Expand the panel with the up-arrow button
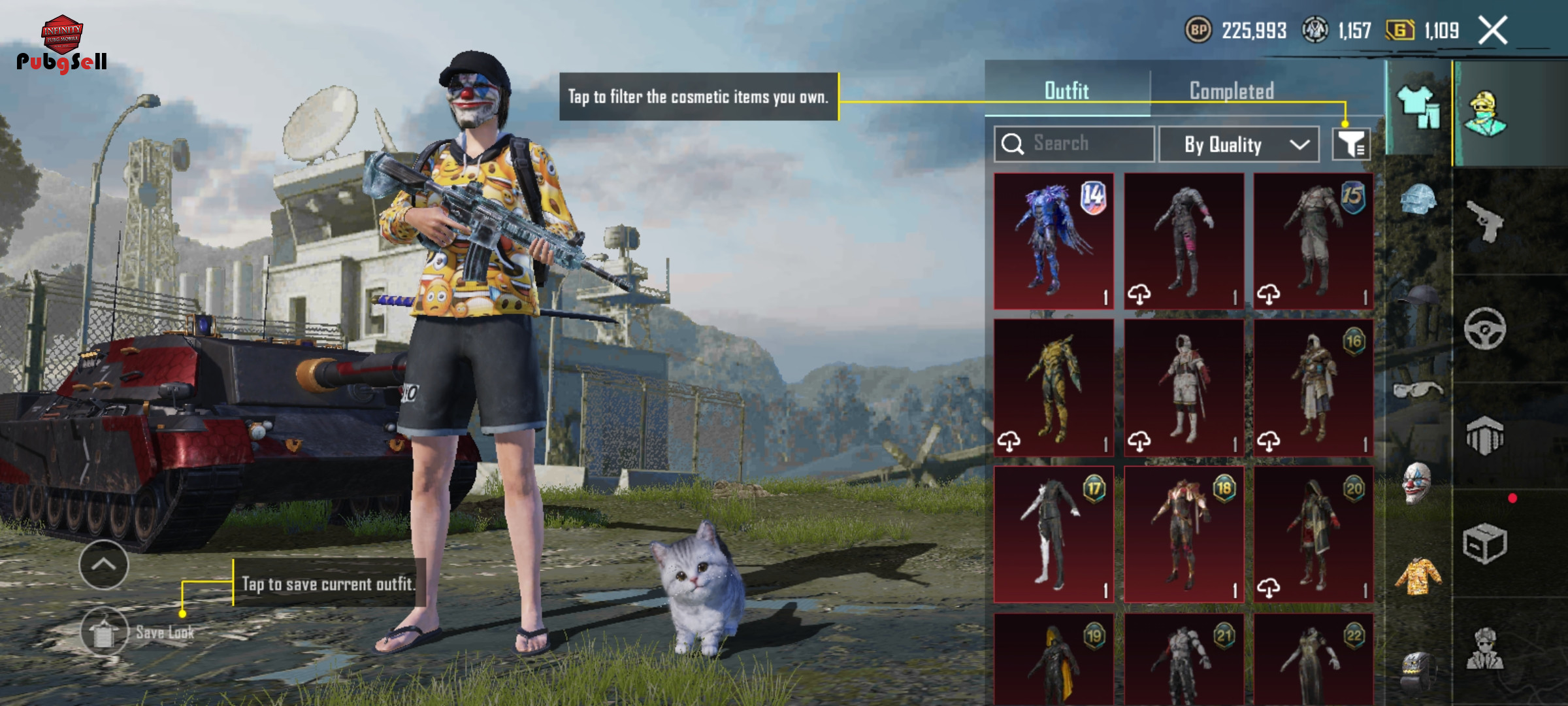 tap(104, 565)
